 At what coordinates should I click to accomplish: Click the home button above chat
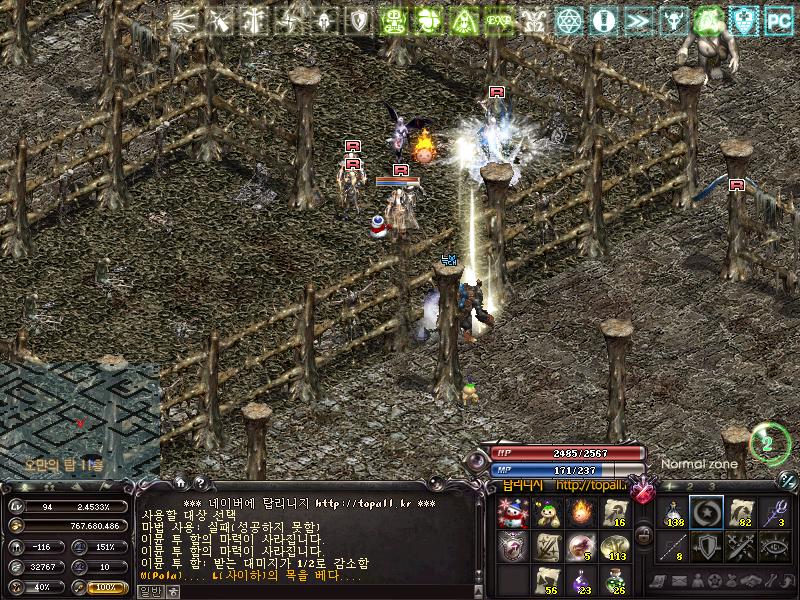click(180, 482)
